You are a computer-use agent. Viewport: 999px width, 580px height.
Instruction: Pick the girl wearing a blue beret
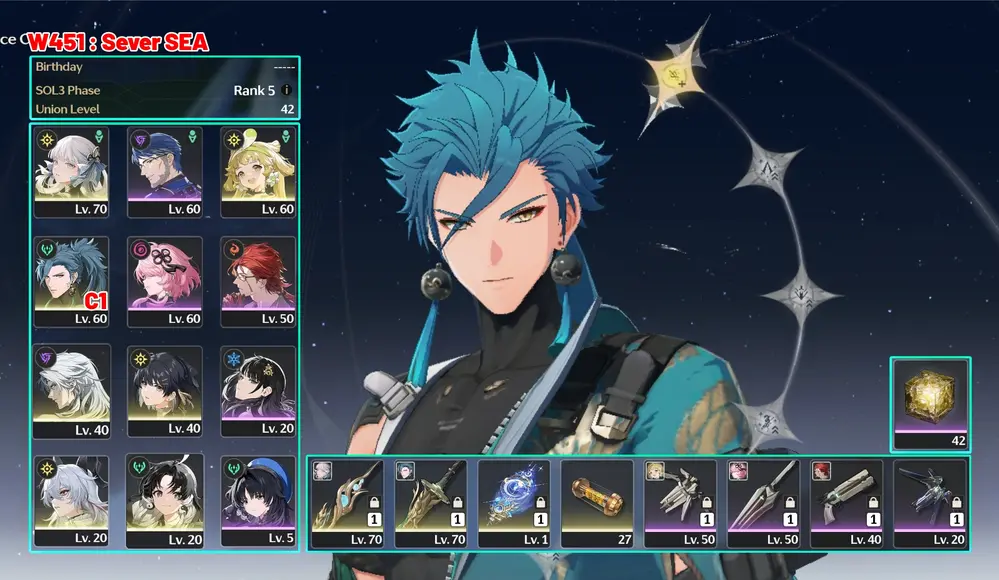pos(259,499)
